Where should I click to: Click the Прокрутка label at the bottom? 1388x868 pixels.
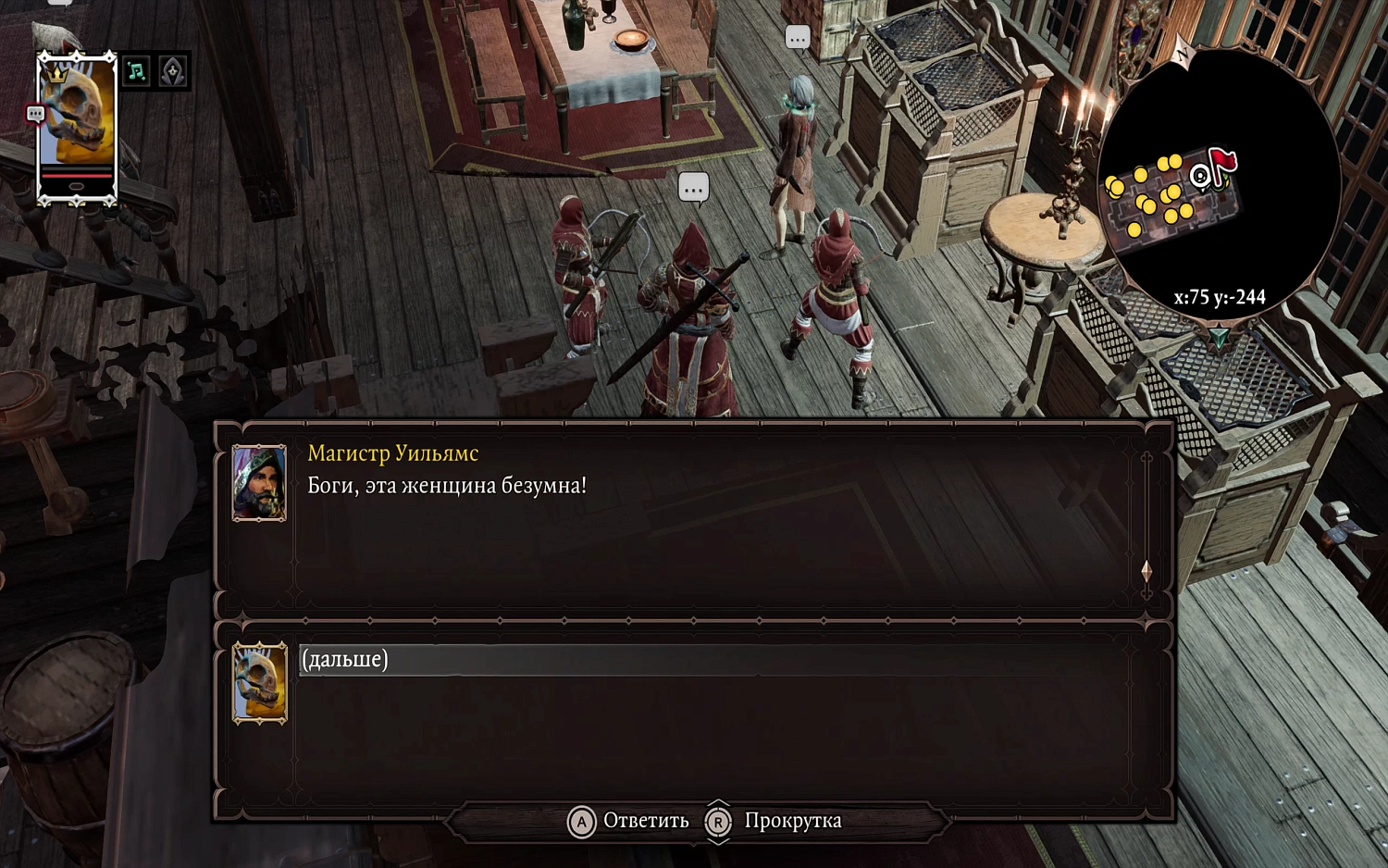tap(792, 820)
